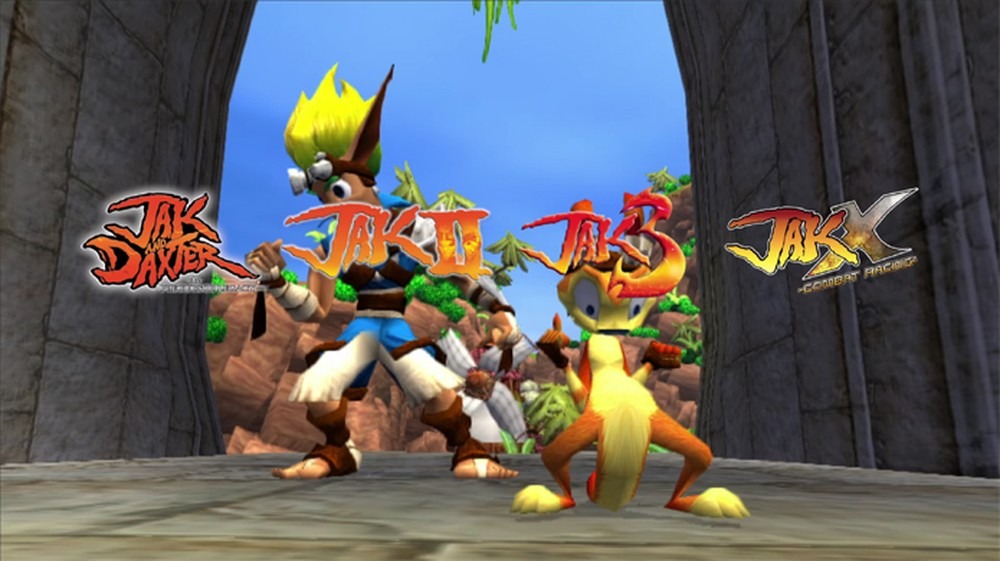Select Jak X Combat Racing logo
Viewport: 1000px width, 561px height.
822,239
